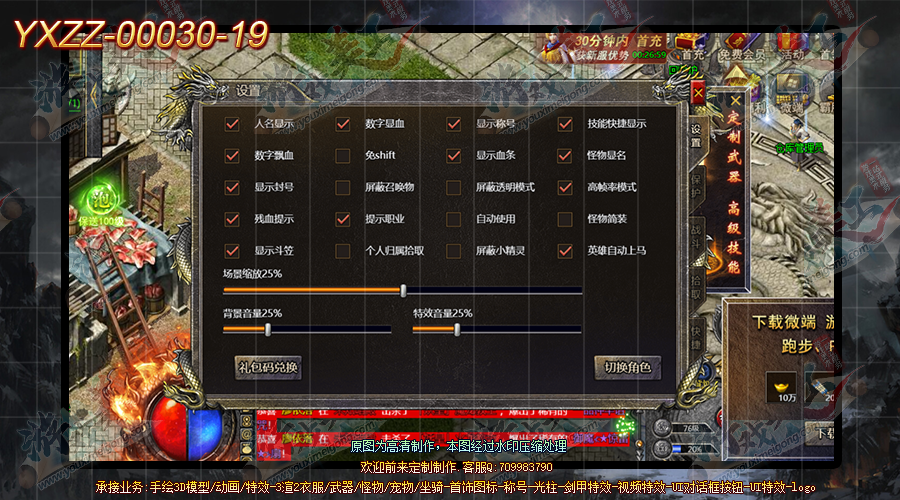Toggle the 人名显示 checkbox
Viewport: 900px width, 500px height.
point(232,124)
